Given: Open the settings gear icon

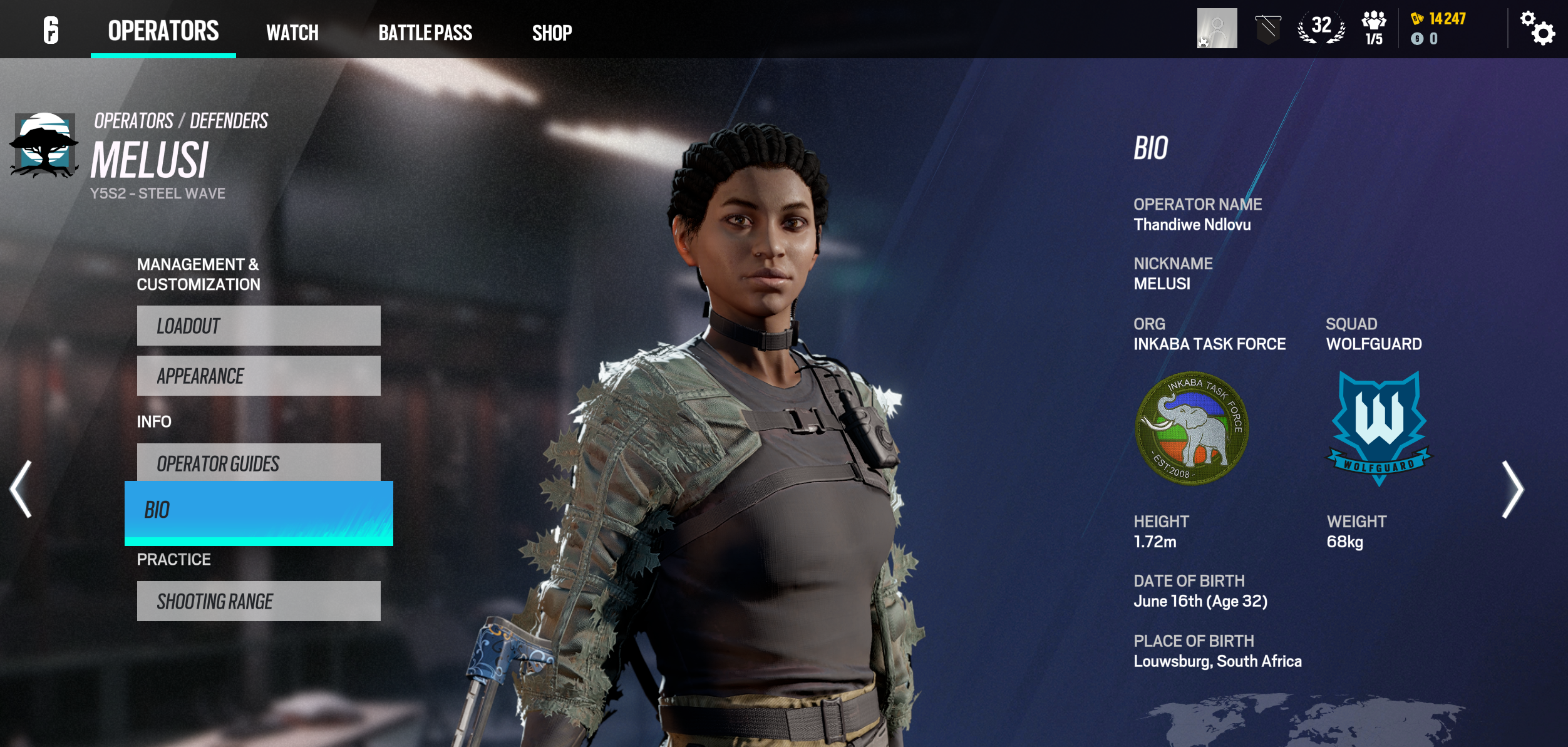Looking at the screenshot, I should 1537,29.
